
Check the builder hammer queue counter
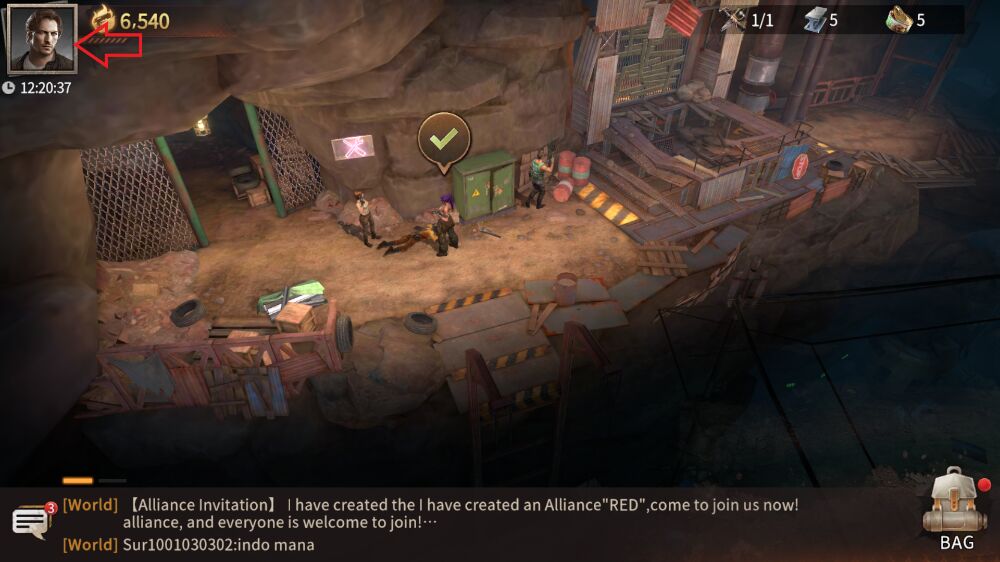[736, 20]
